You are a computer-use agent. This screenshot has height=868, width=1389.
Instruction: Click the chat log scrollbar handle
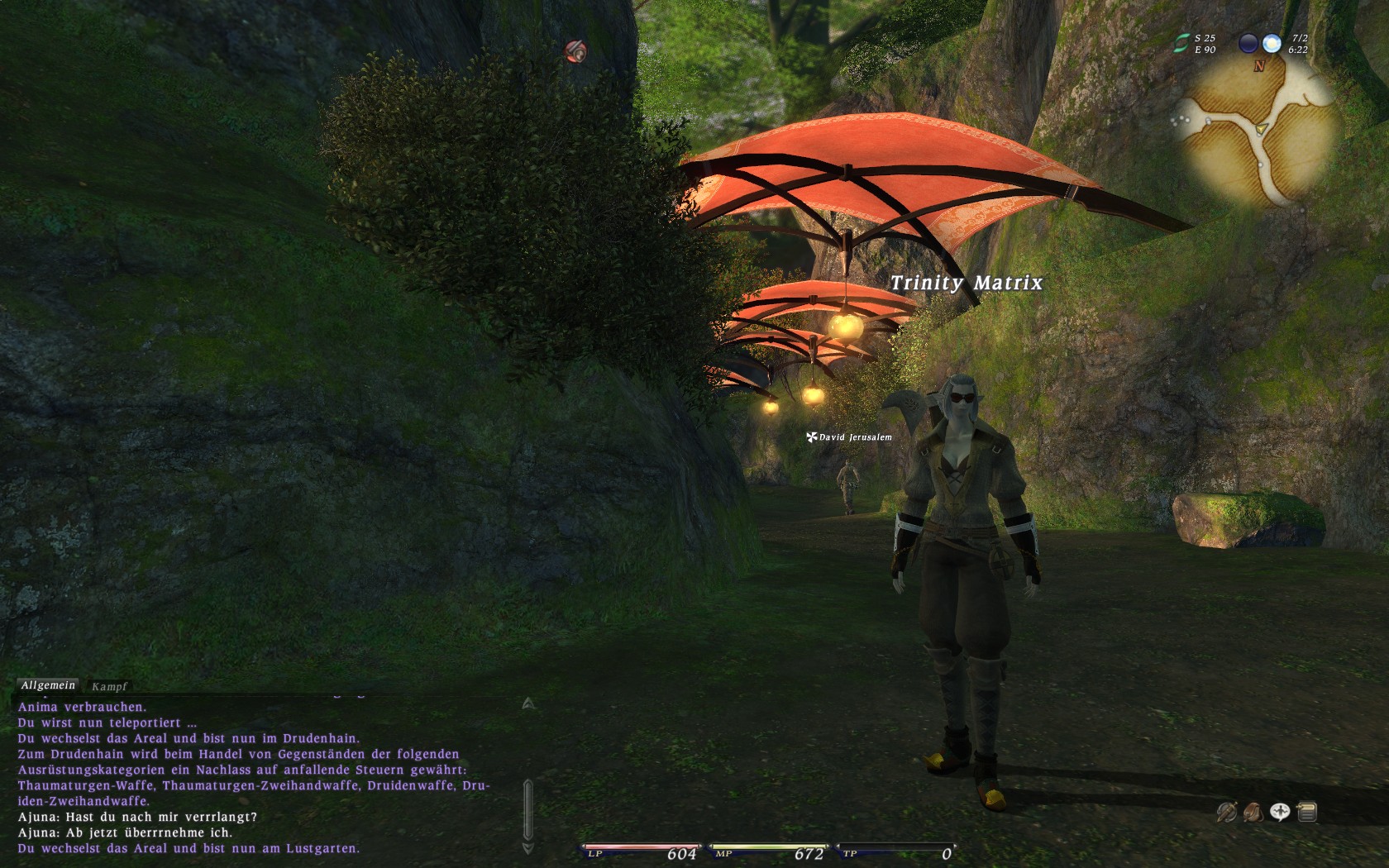pyautogui.click(x=528, y=811)
